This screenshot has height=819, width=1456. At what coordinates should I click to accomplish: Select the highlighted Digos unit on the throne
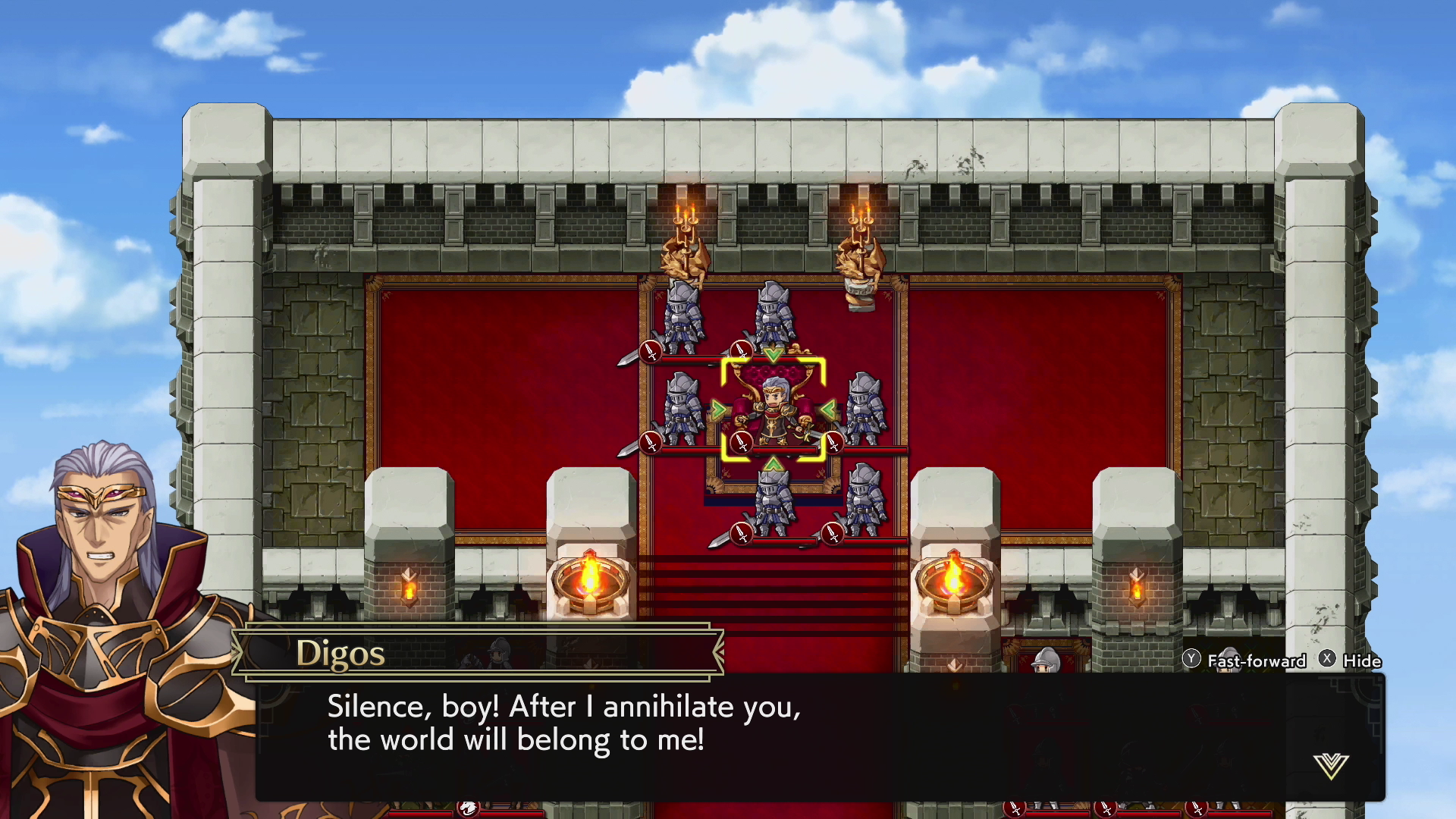tap(773, 410)
